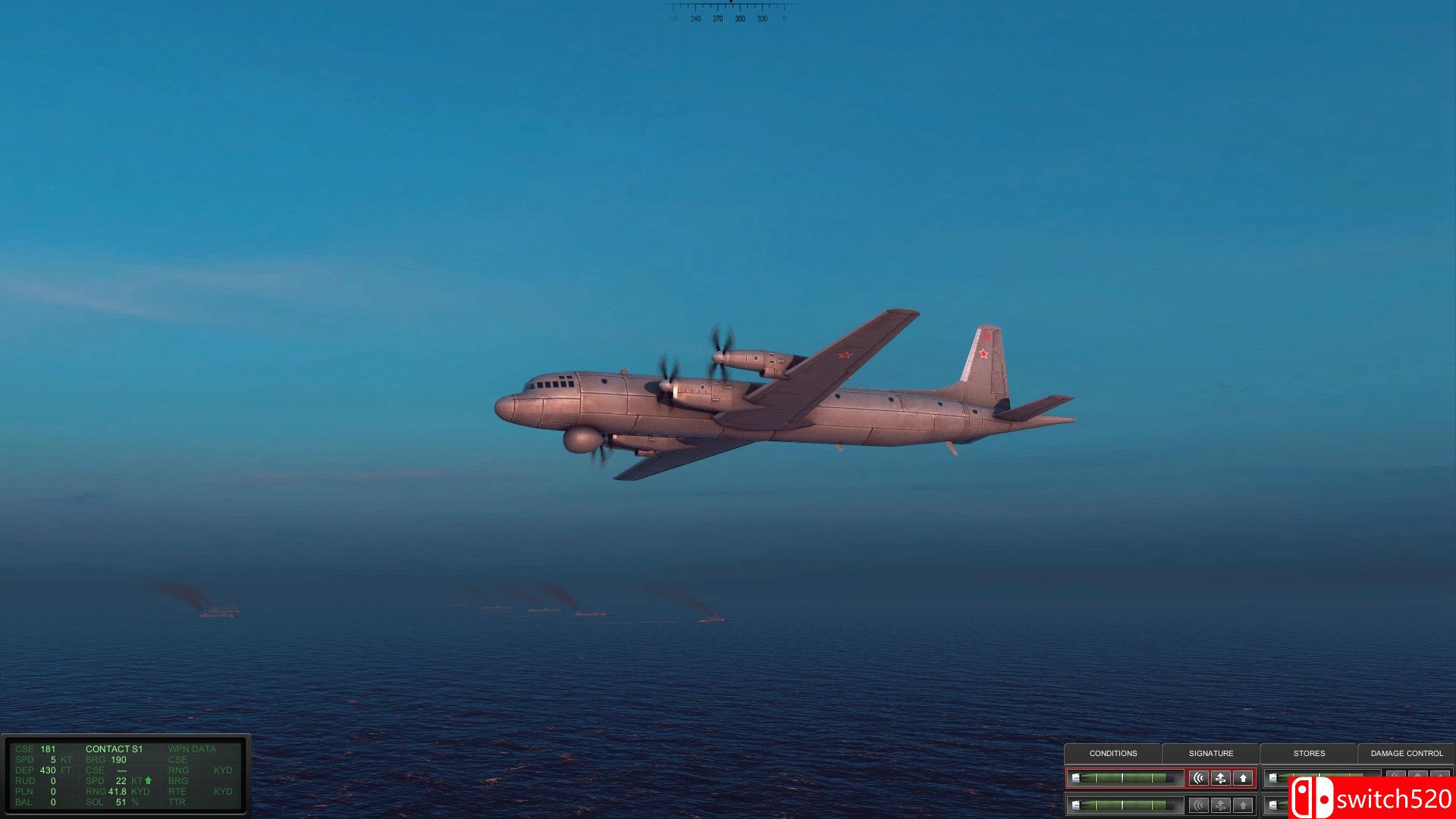
Task: Click the tube door icon beside tube 1 torpedo
Action: 1075,777
